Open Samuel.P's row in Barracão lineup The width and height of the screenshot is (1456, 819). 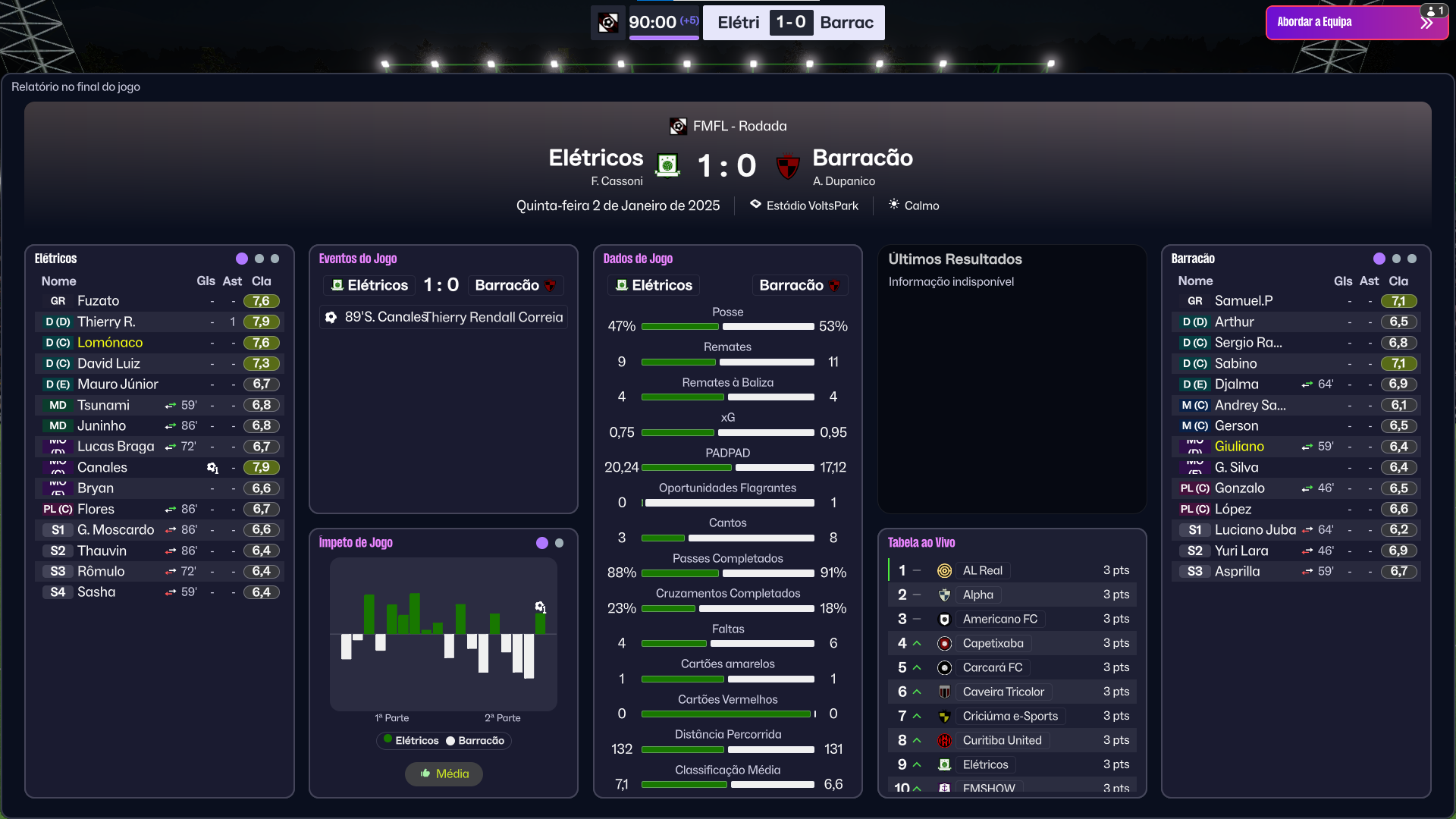pos(1244,301)
